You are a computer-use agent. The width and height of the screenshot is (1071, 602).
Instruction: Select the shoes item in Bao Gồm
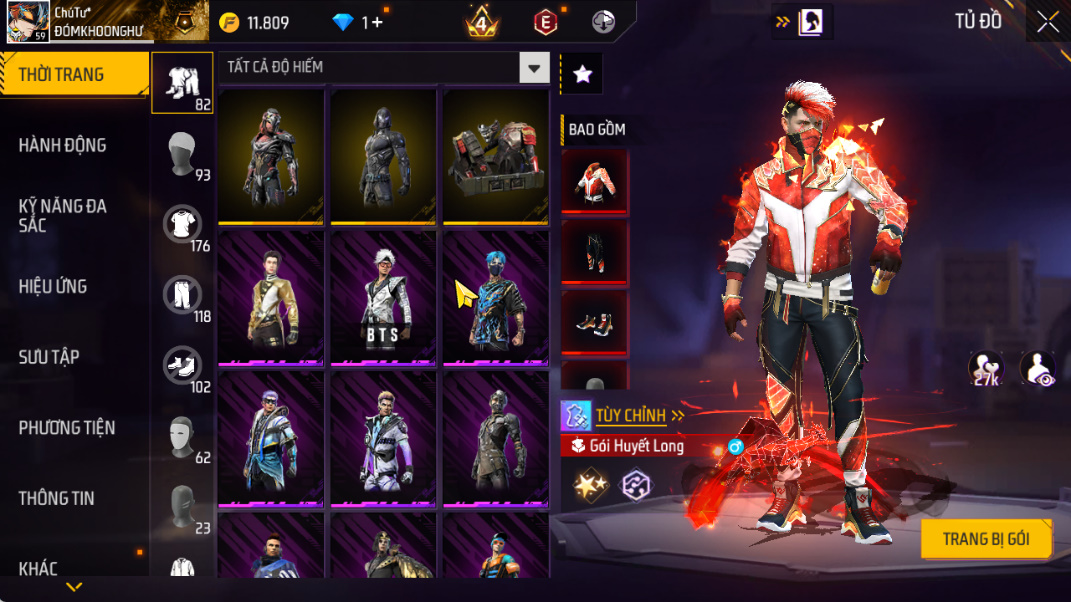pos(594,321)
